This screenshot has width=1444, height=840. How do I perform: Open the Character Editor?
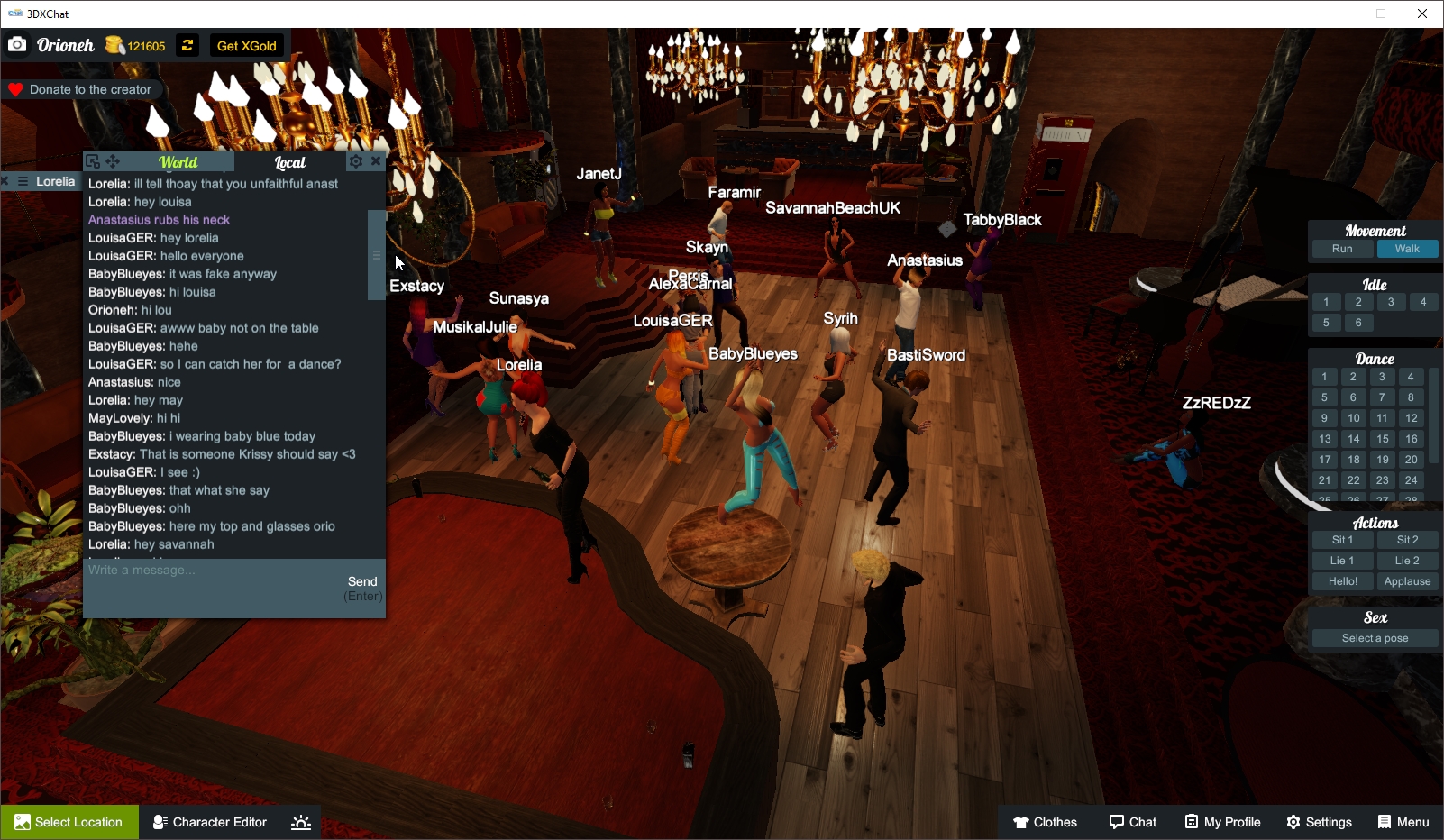click(208, 821)
